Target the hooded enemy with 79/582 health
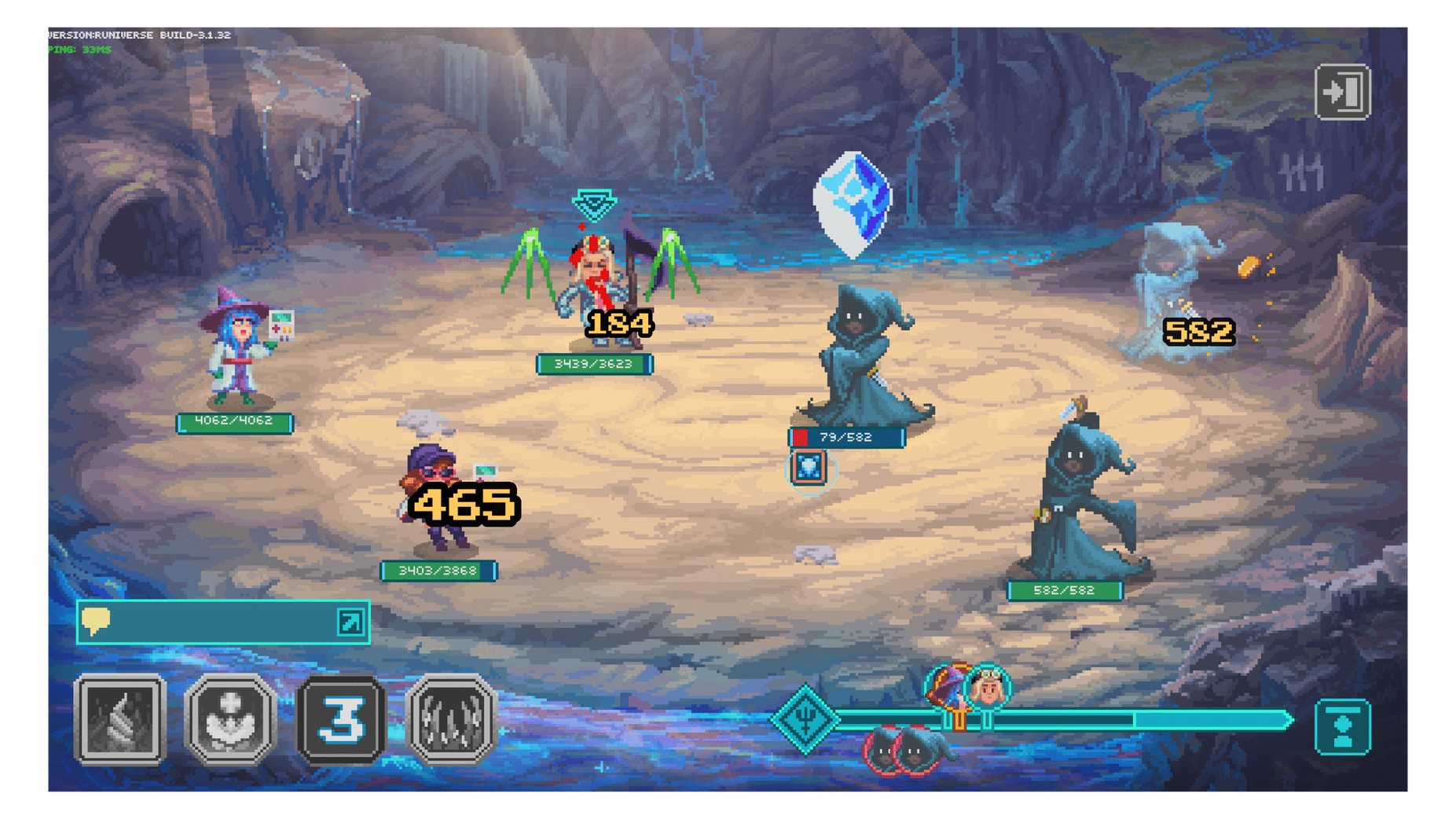The image size is (1456, 819). 864,358
